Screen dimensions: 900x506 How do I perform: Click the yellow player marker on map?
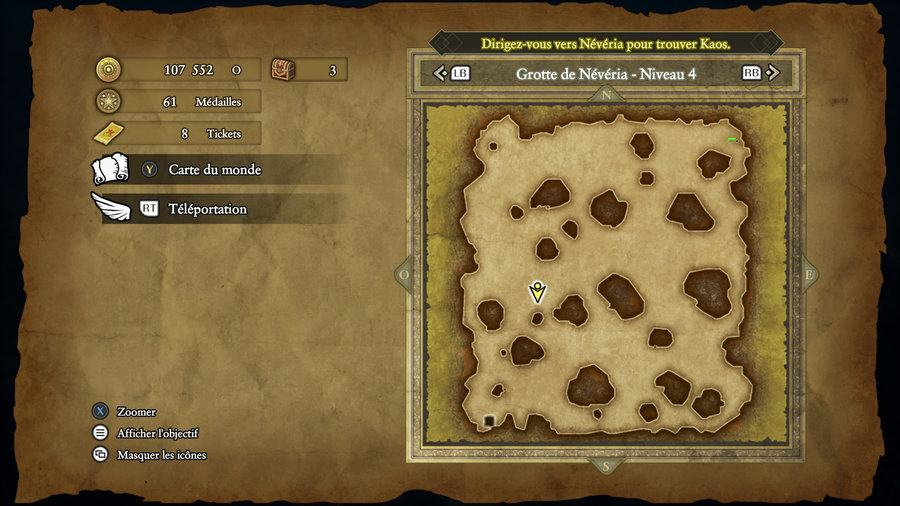click(x=538, y=291)
